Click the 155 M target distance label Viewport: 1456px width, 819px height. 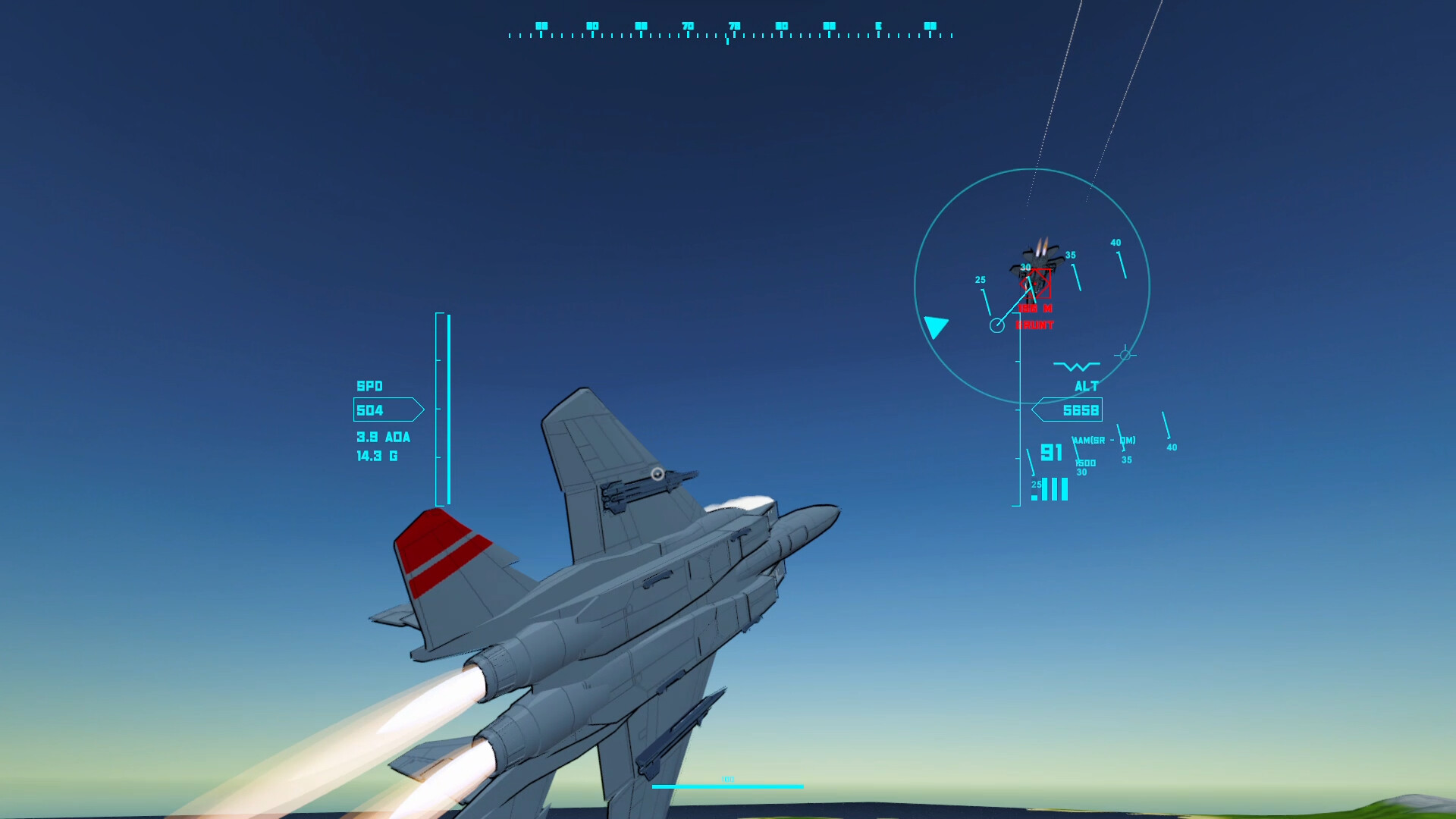click(1035, 309)
